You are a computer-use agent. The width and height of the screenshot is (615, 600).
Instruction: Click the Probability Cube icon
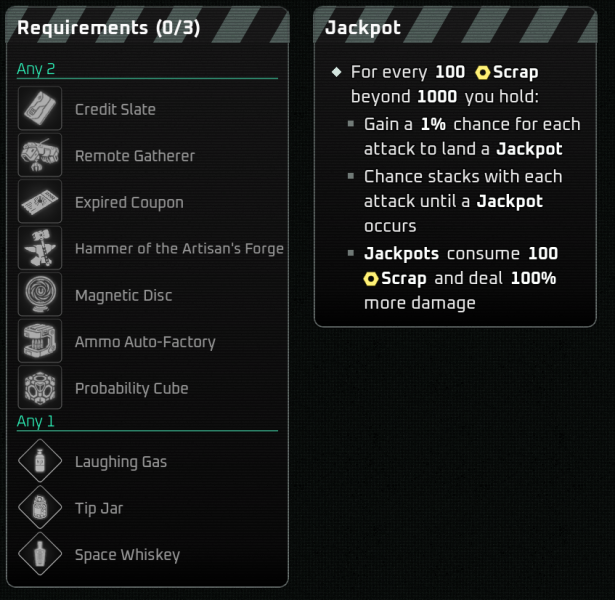click(40, 388)
